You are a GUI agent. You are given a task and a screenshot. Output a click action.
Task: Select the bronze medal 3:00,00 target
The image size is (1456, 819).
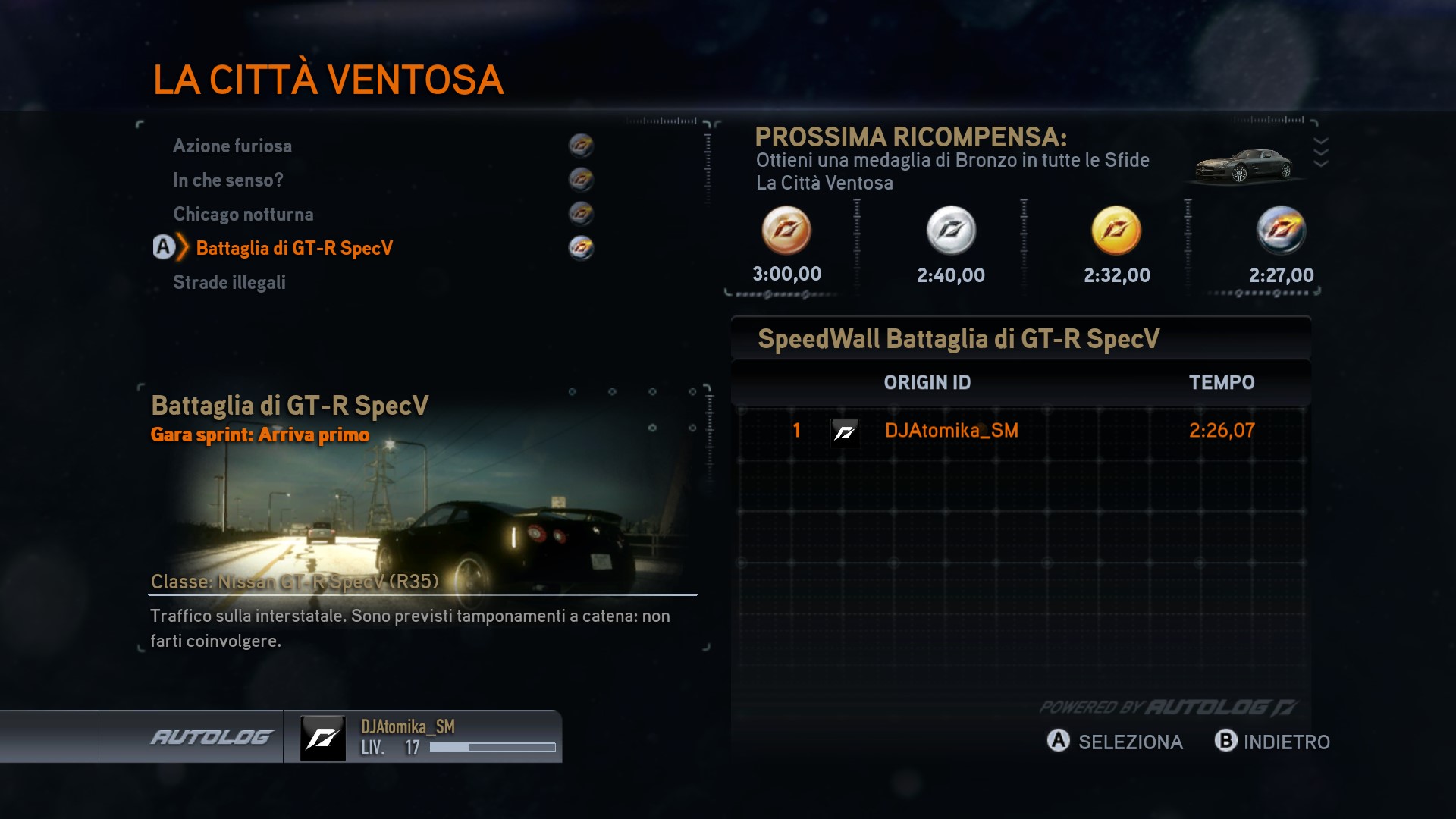tap(786, 231)
